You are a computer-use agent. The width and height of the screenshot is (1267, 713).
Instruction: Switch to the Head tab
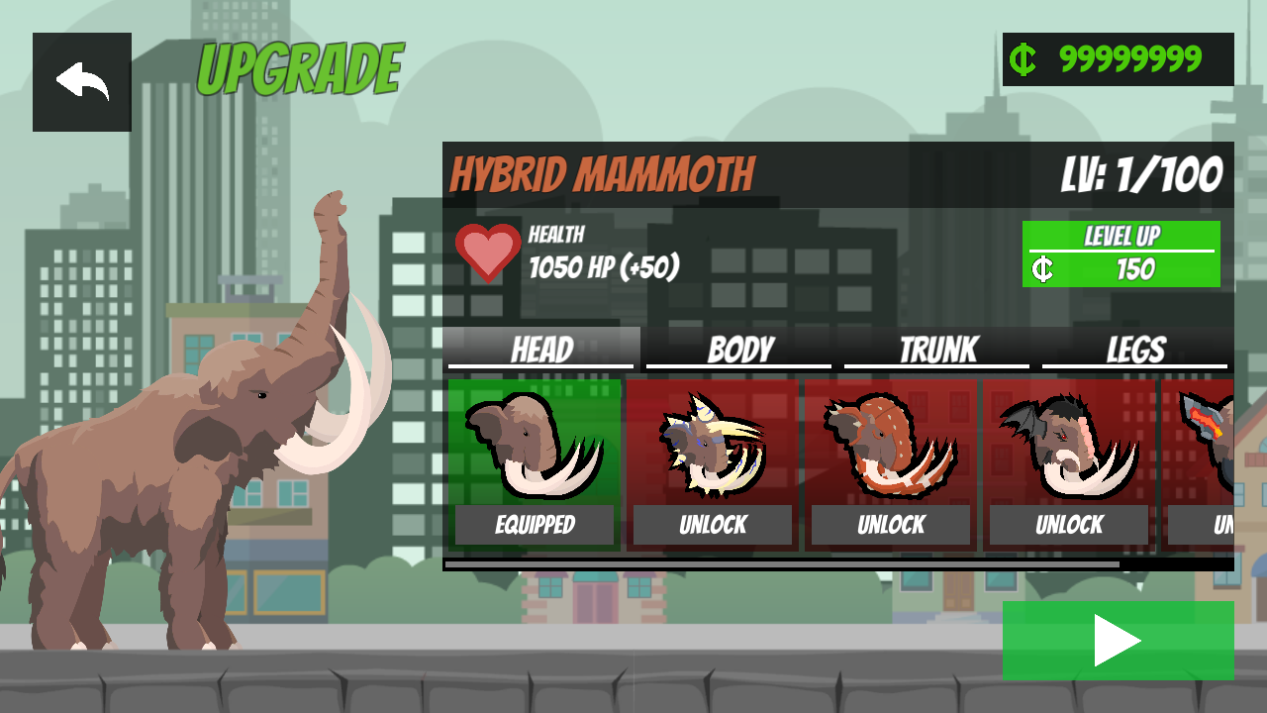541,349
